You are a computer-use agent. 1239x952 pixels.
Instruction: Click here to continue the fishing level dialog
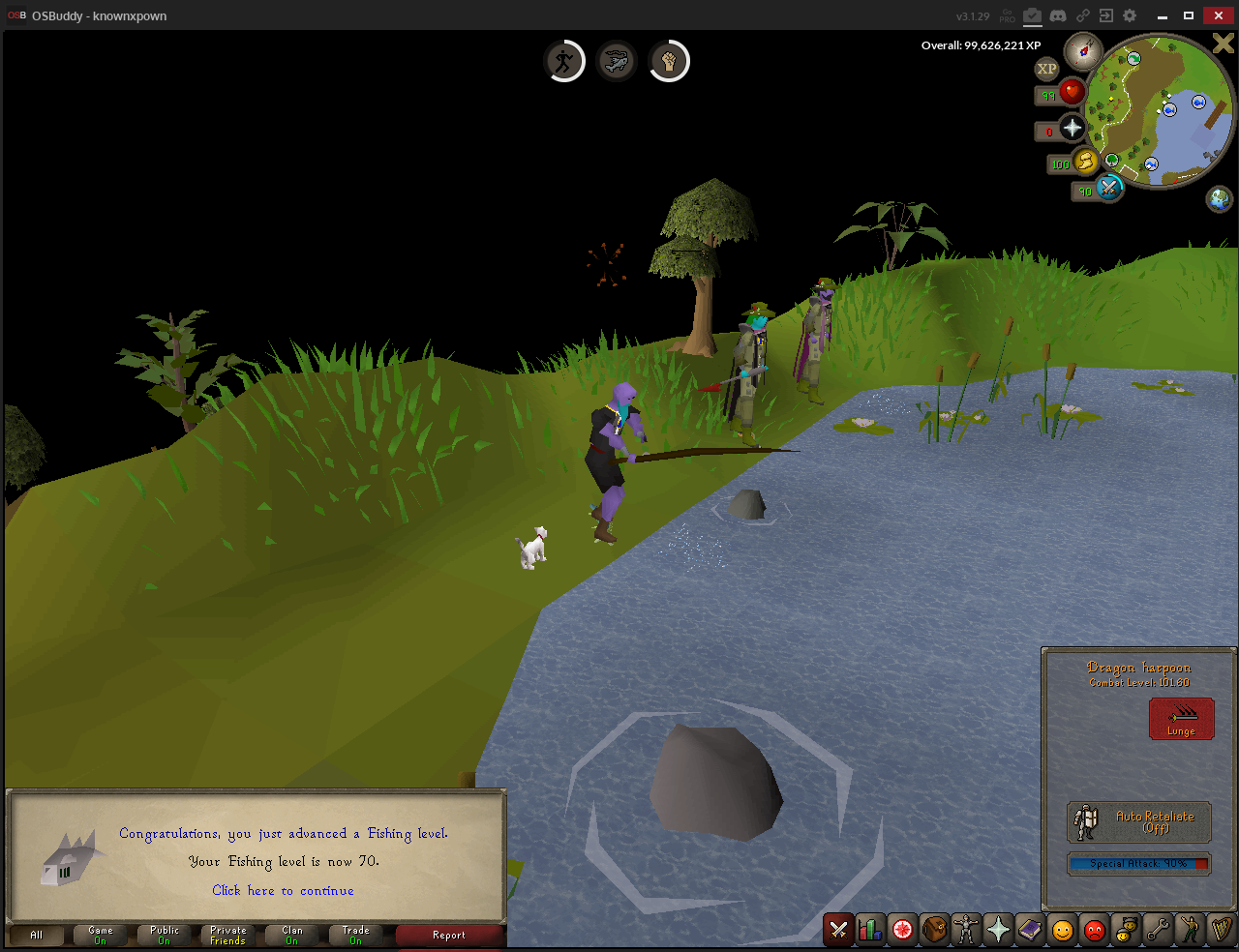tap(283, 890)
